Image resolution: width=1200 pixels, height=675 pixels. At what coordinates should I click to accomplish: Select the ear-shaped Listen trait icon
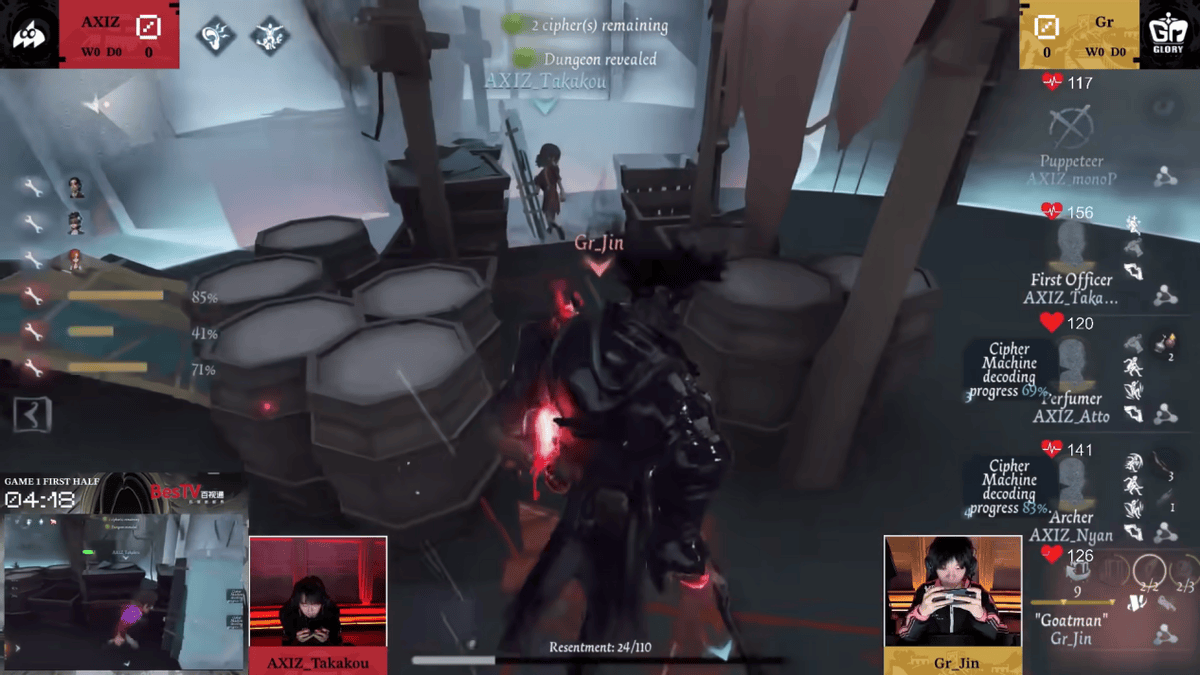tap(215, 36)
